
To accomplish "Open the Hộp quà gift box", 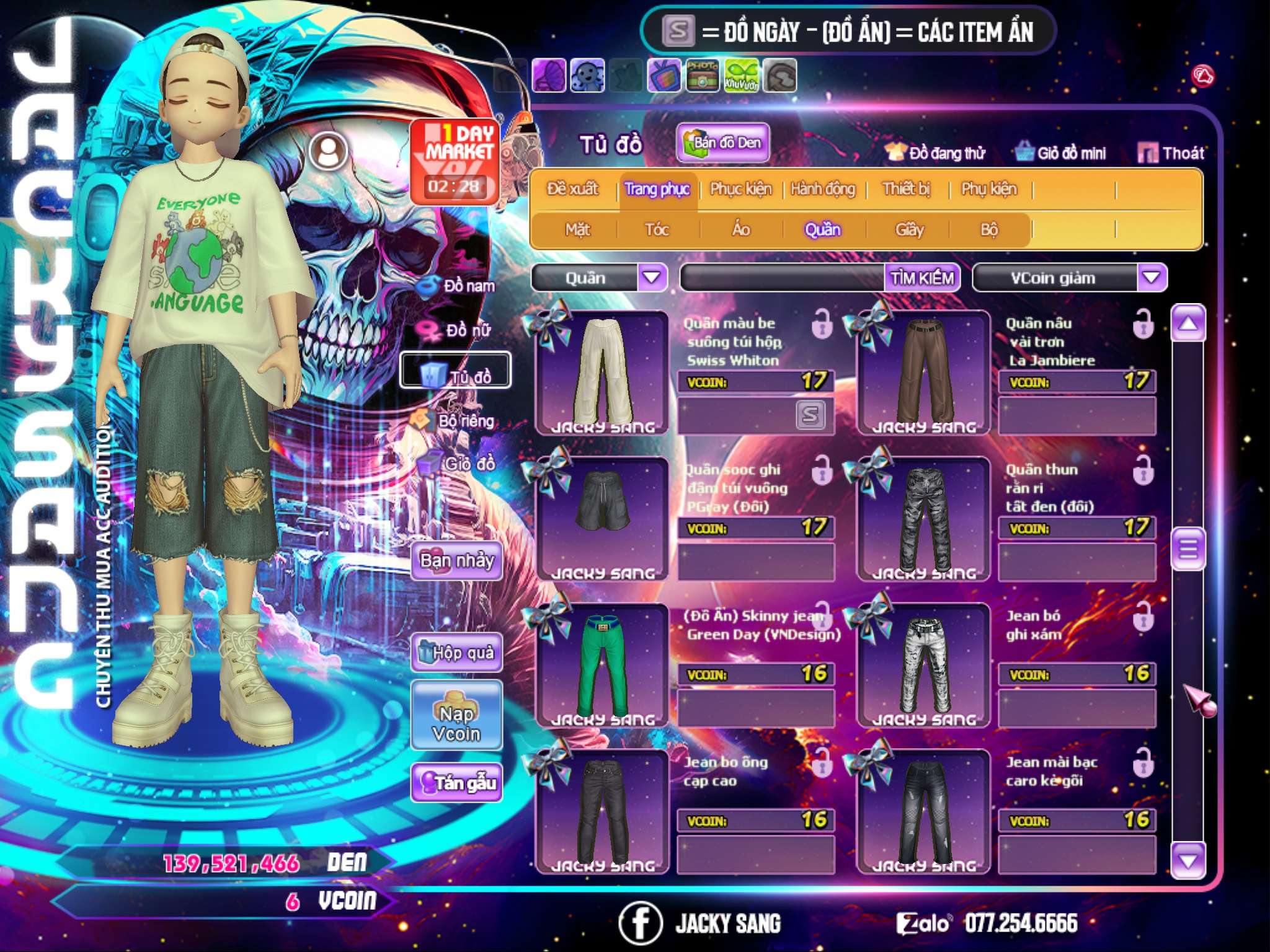I will [456, 653].
